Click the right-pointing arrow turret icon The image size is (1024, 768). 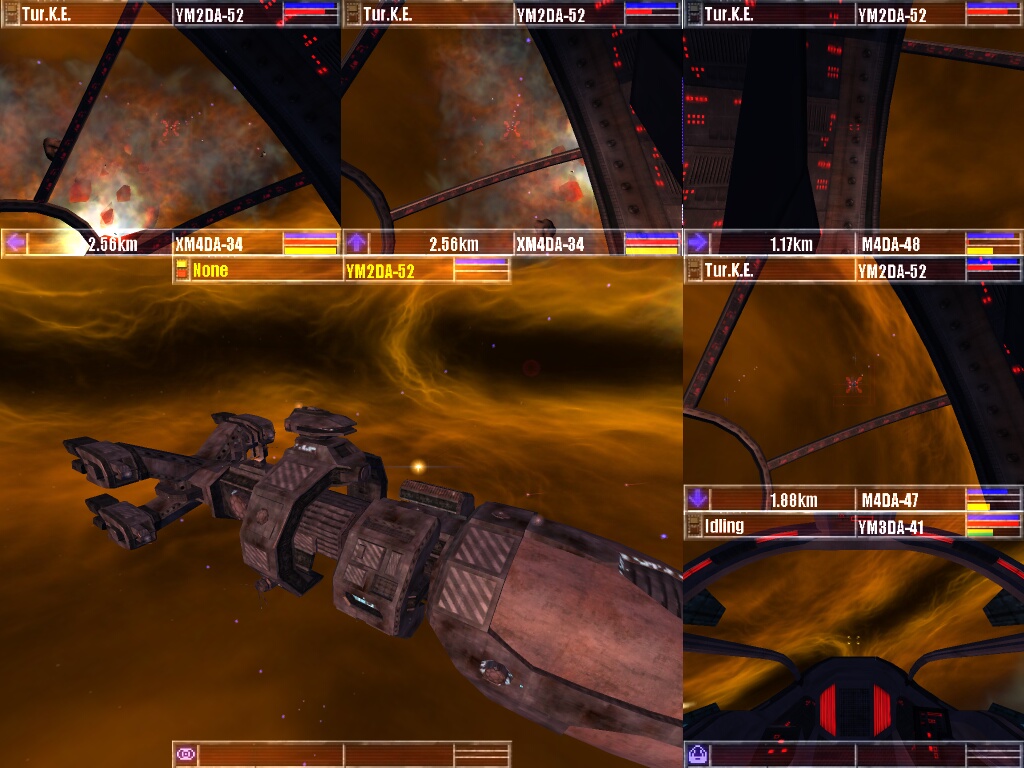[697, 243]
